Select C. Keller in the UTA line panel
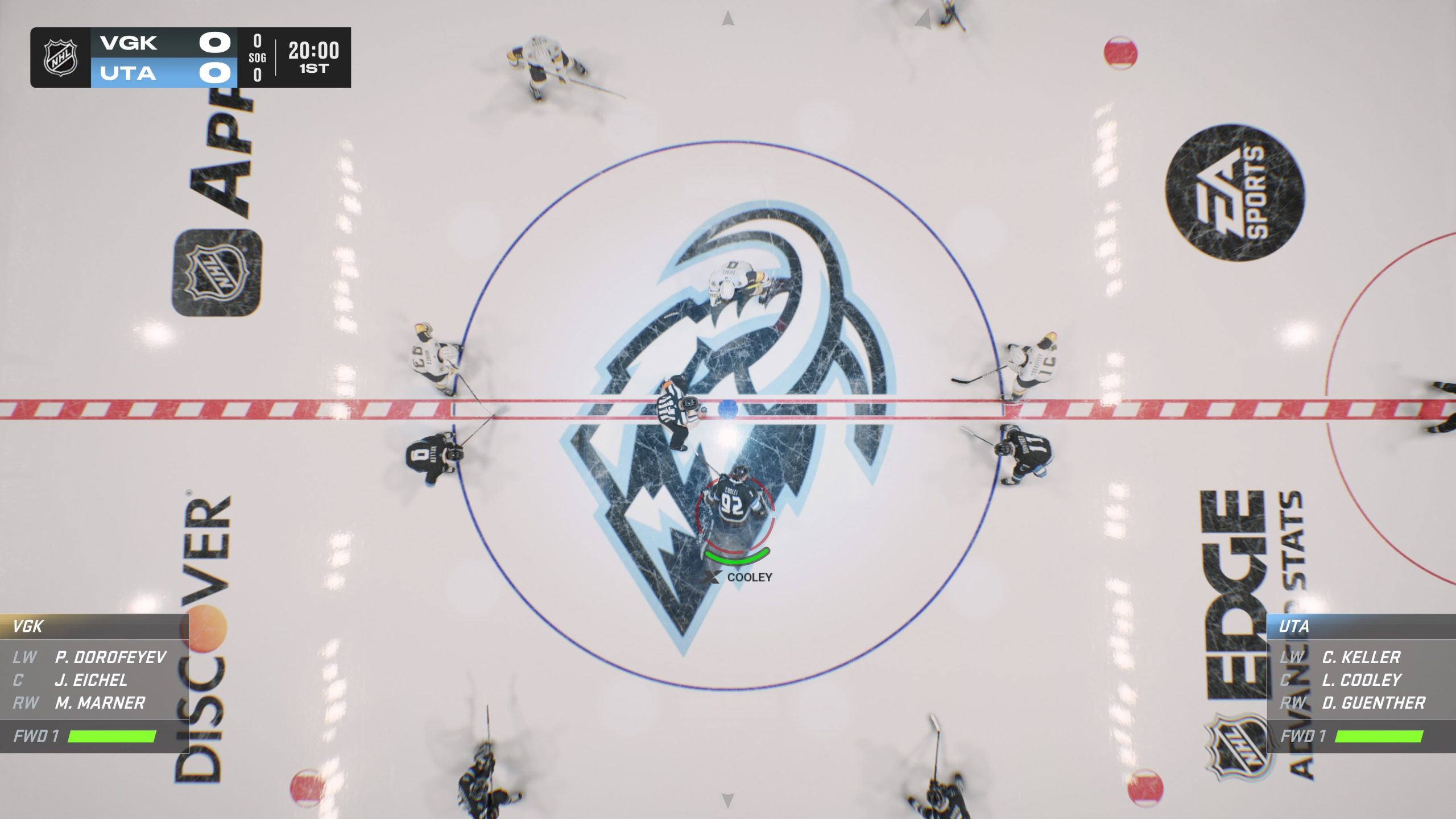1456x819 pixels. coord(1360,657)
